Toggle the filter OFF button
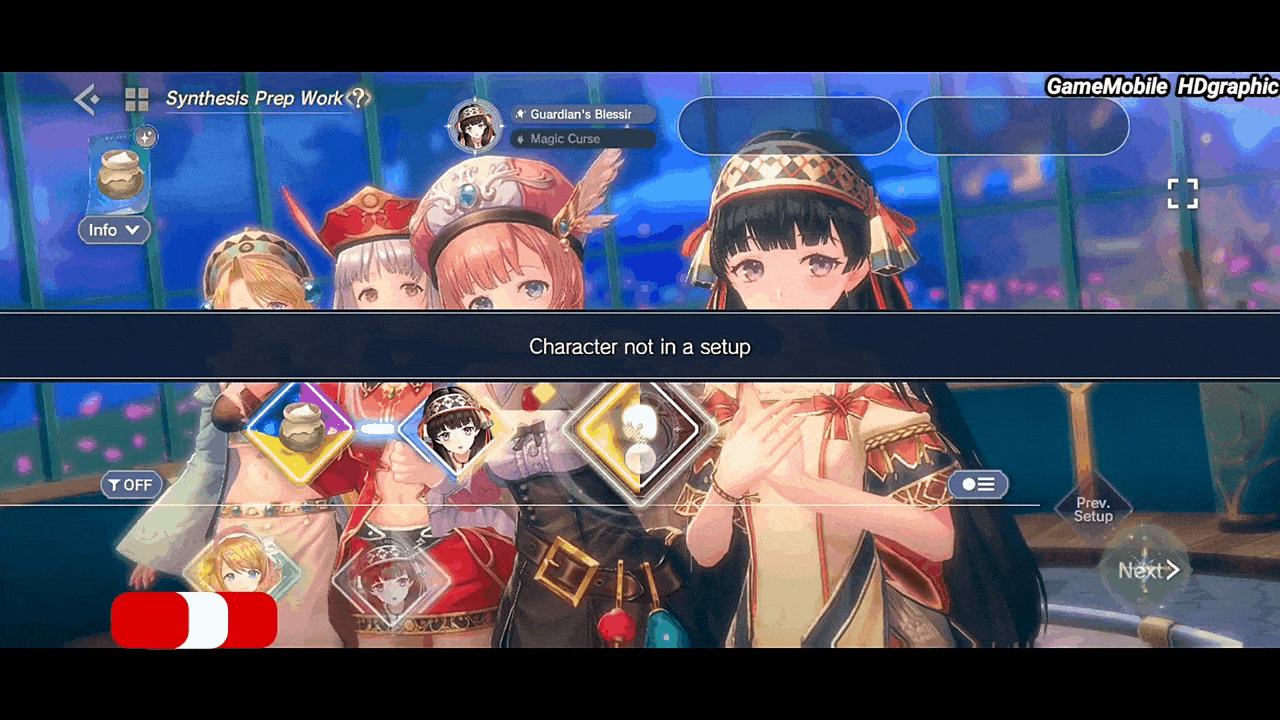 click(131, 485)
